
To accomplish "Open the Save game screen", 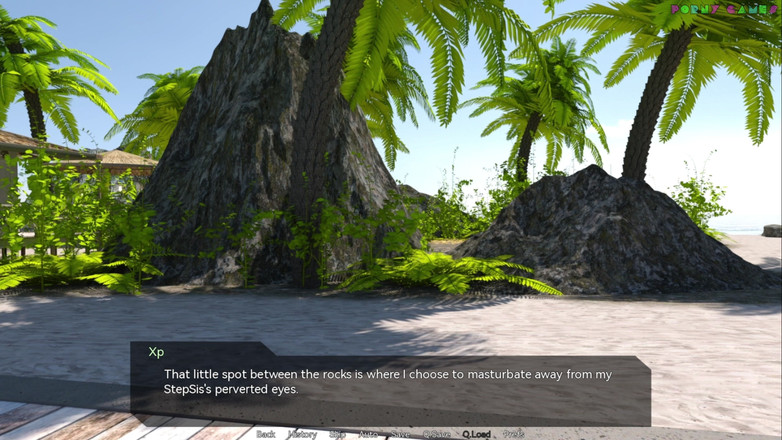I will [x=400, y=434].
